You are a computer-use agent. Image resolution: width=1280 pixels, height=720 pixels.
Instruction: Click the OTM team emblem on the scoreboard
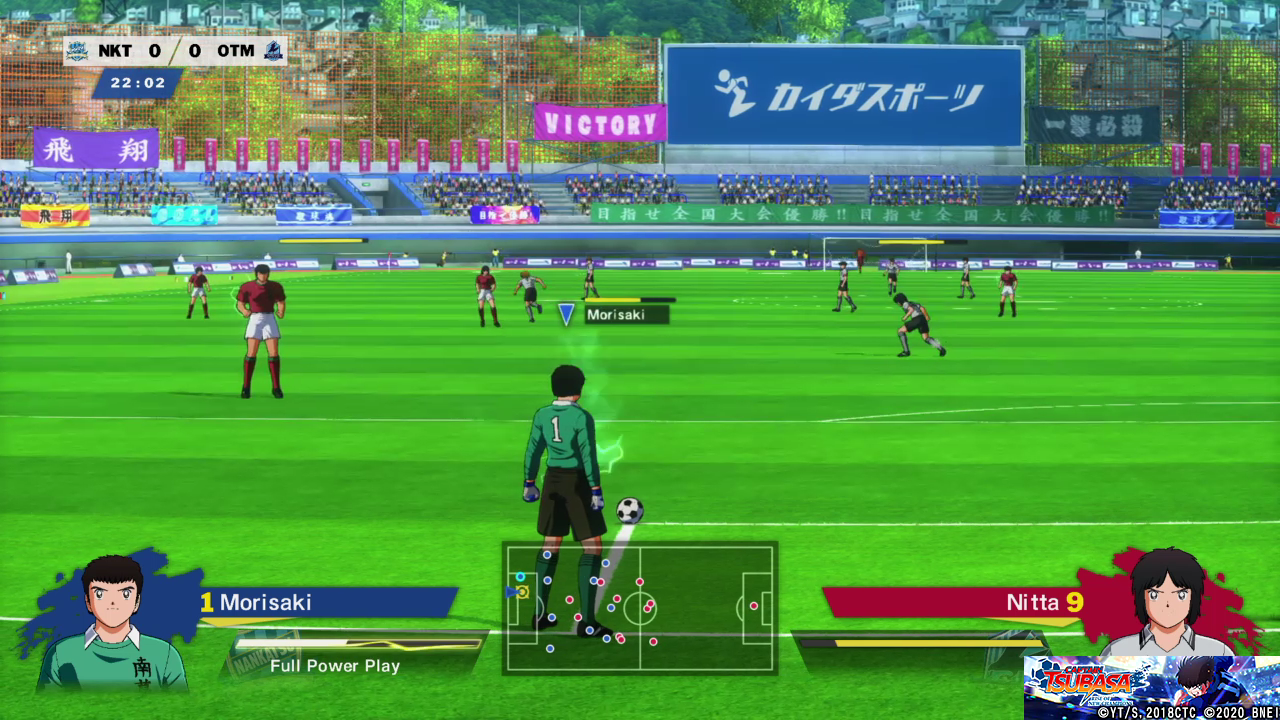pos(273,51)
